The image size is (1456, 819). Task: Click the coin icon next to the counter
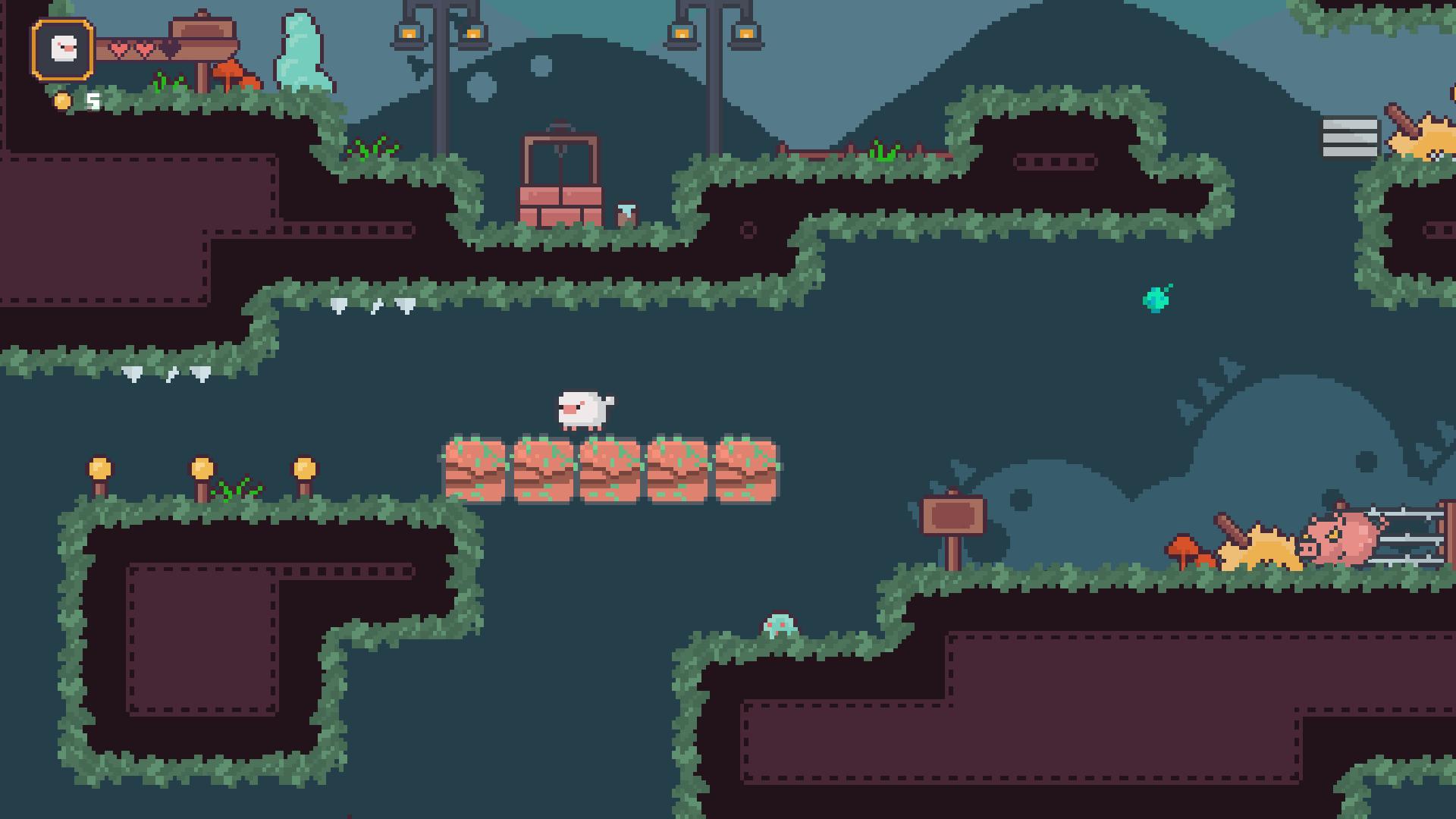click(x=63, y=99)
